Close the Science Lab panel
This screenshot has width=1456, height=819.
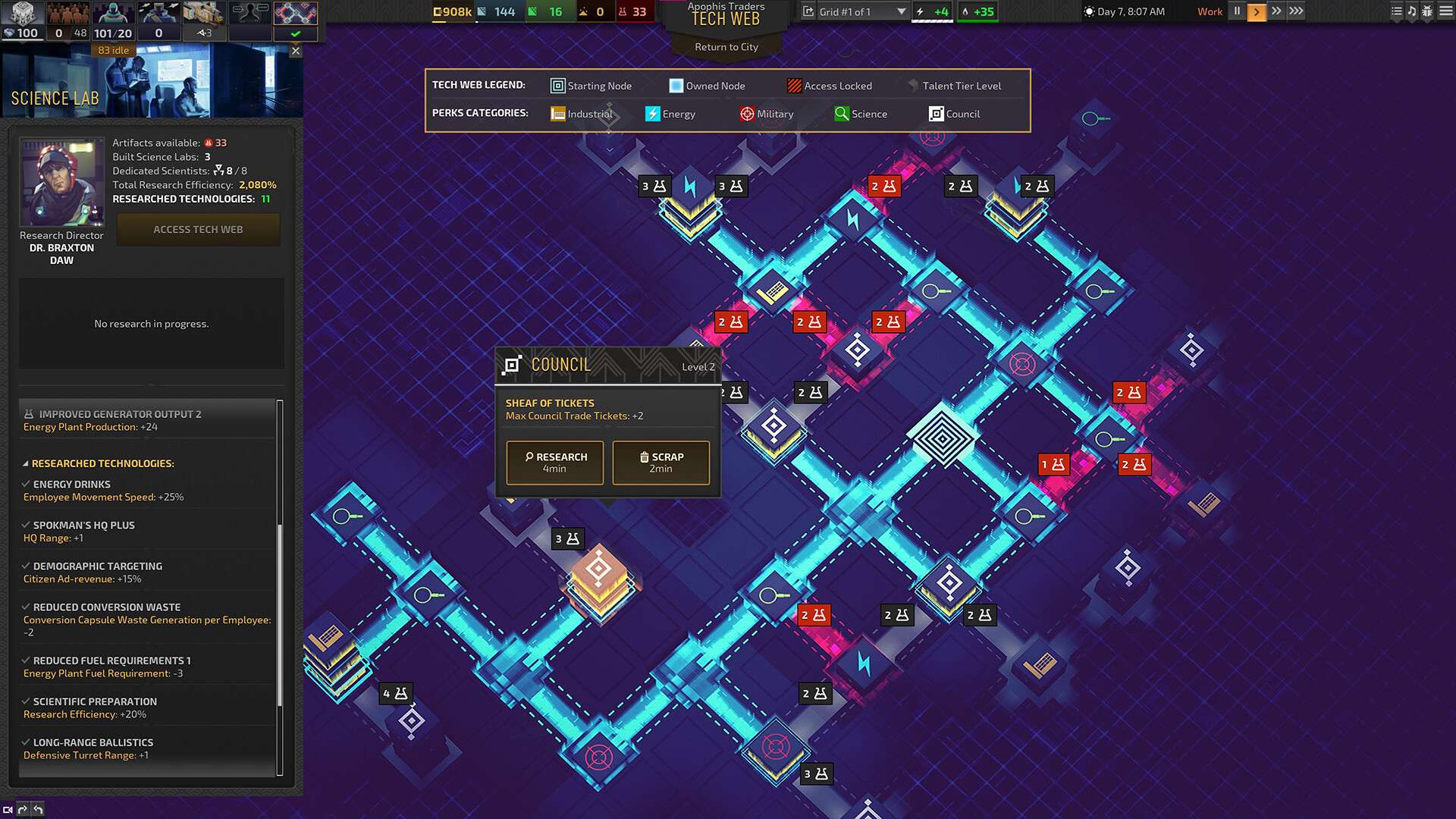[296, 52]
